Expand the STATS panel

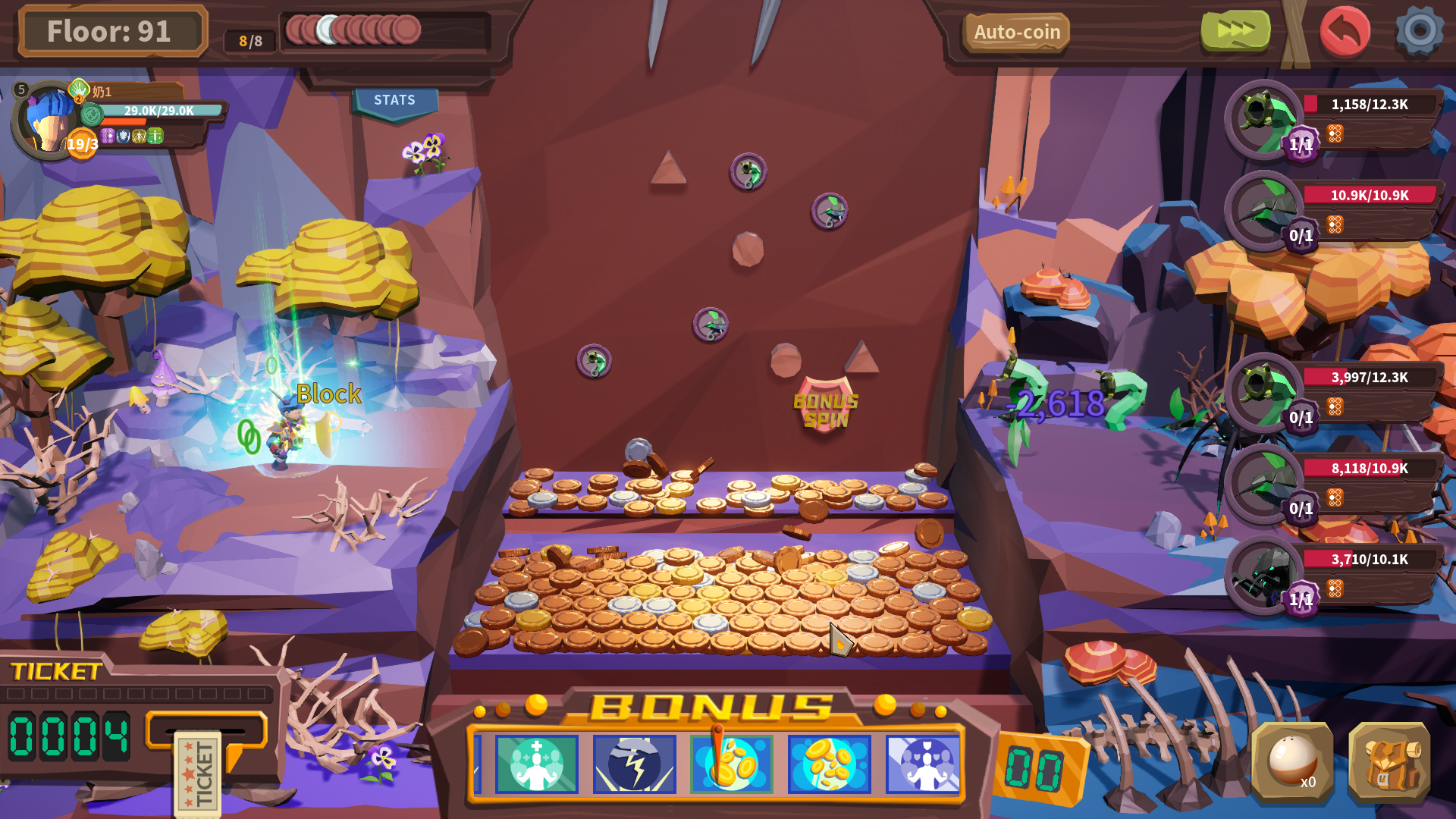[x=395, y=99]
